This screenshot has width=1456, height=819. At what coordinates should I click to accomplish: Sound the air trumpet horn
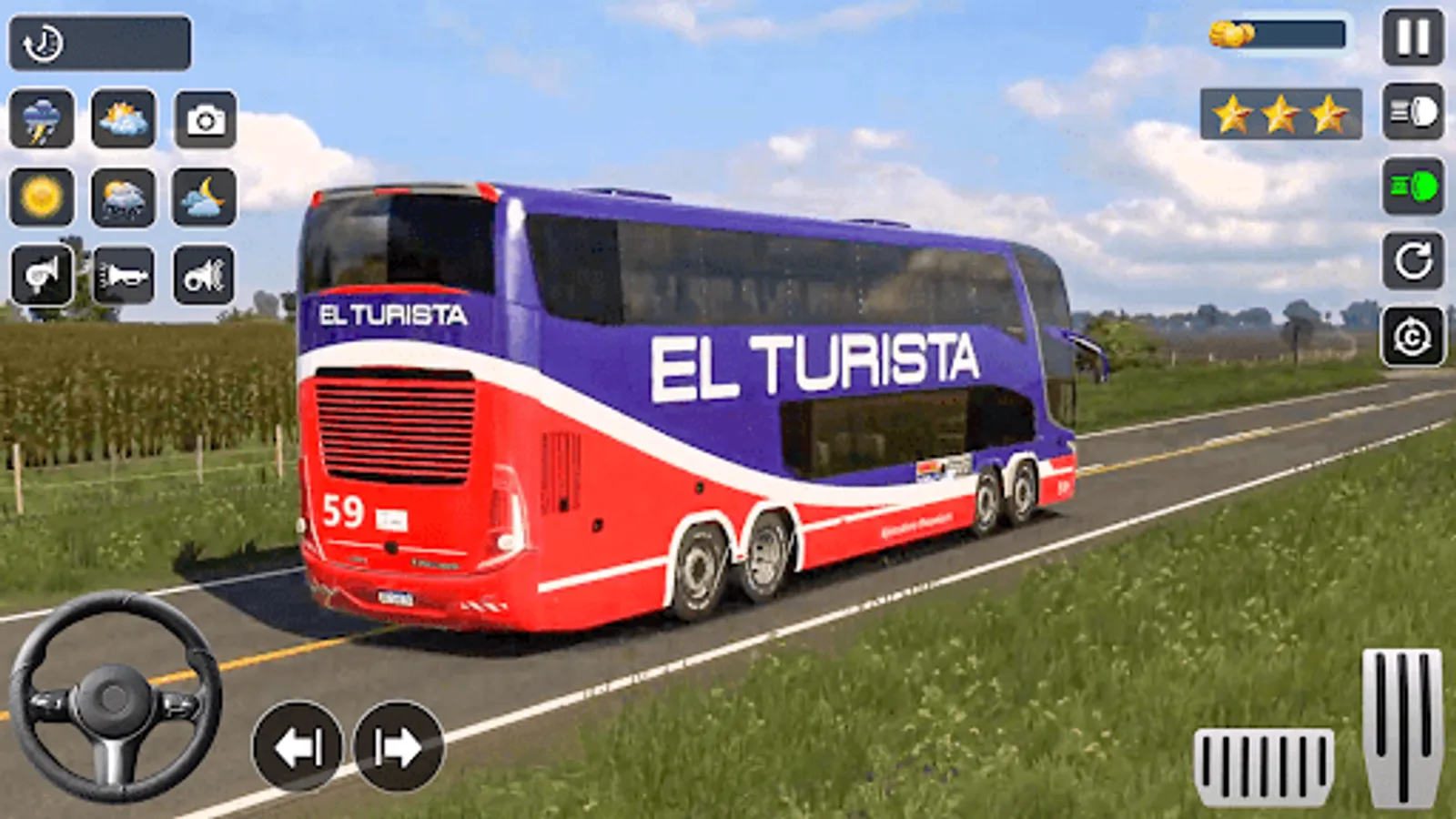click(125, 276)
